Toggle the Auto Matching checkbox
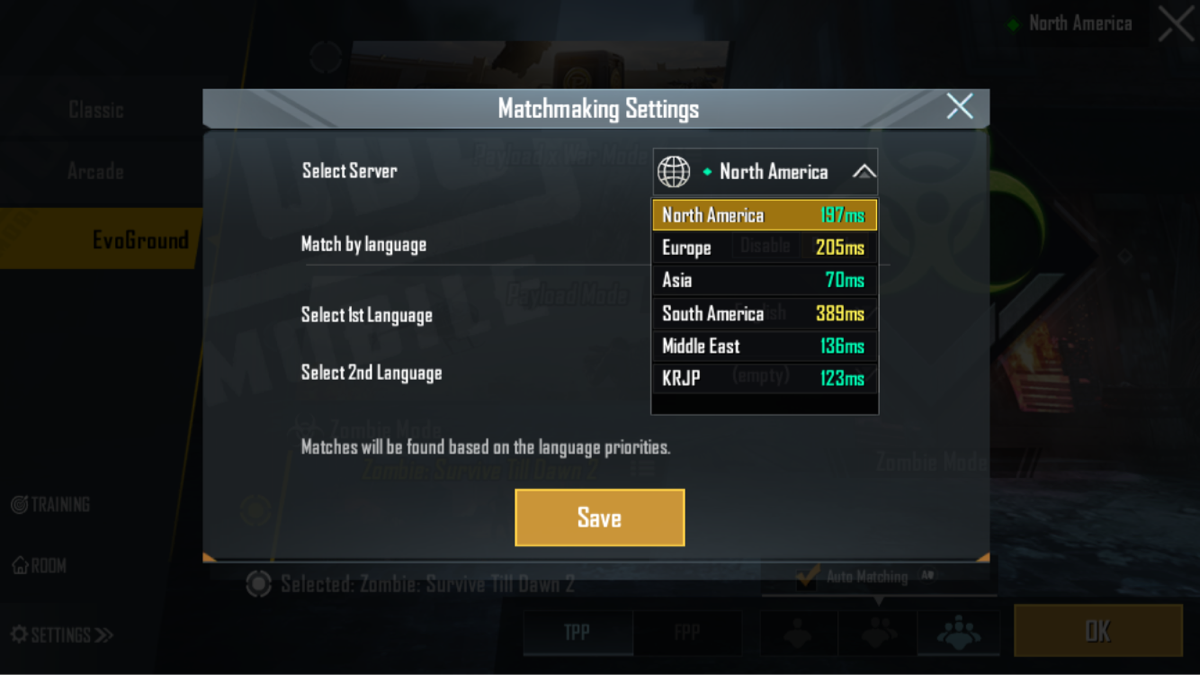 pyautogui.click(x=806, y=577)
